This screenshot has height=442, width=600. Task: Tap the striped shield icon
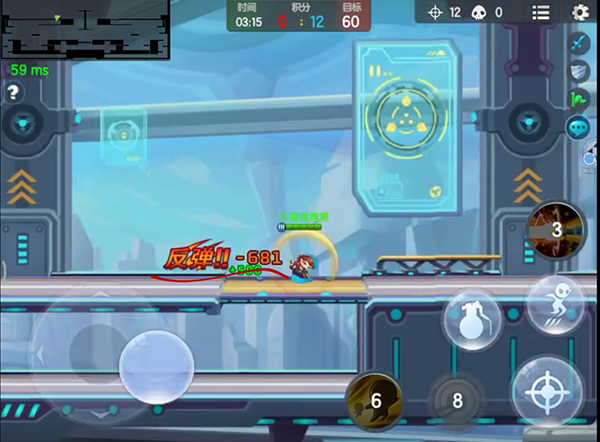coord(579,71)
